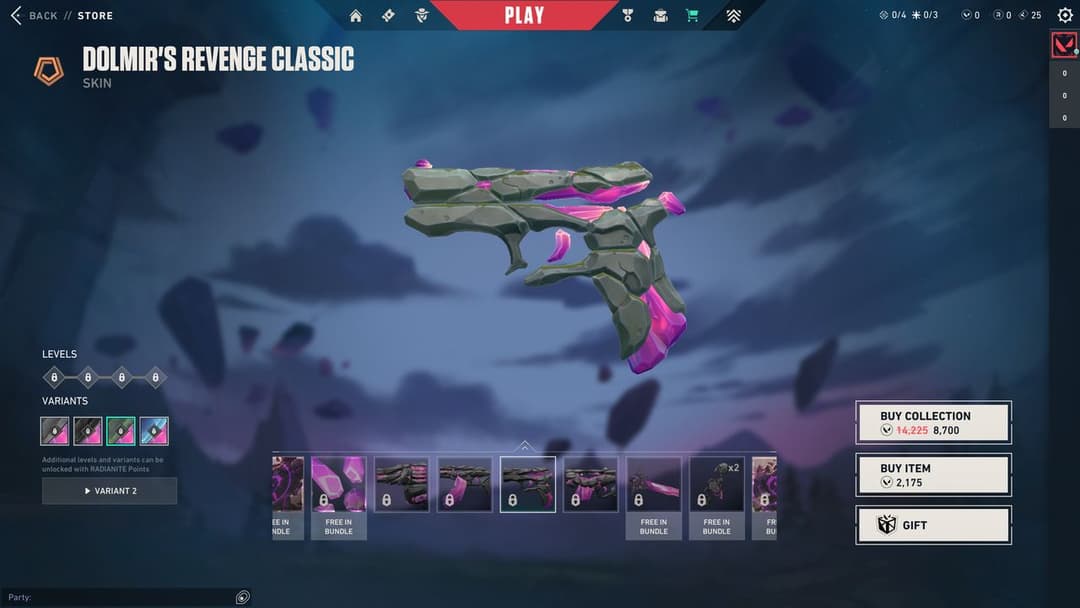The width and height of the screenshot is (1080, 608).
Task: Gift this skin
Action: point(933,525)
